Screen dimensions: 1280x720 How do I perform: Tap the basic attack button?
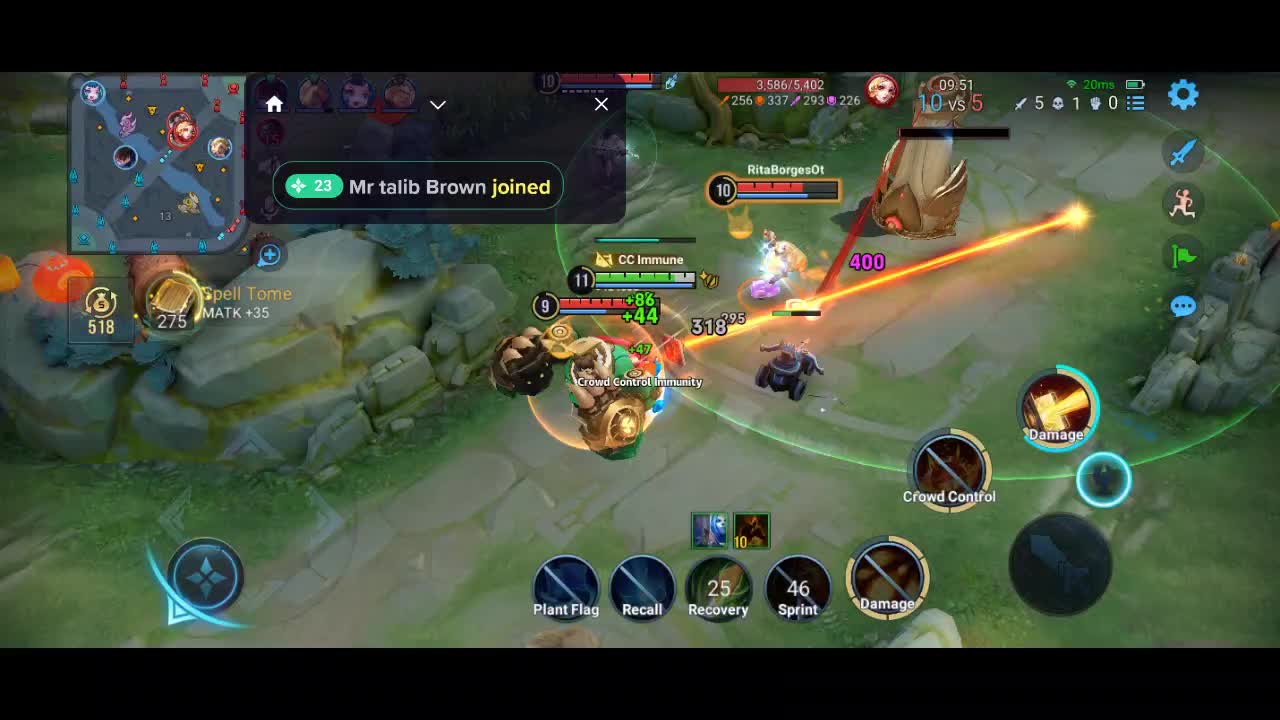tap(1059, 563)
